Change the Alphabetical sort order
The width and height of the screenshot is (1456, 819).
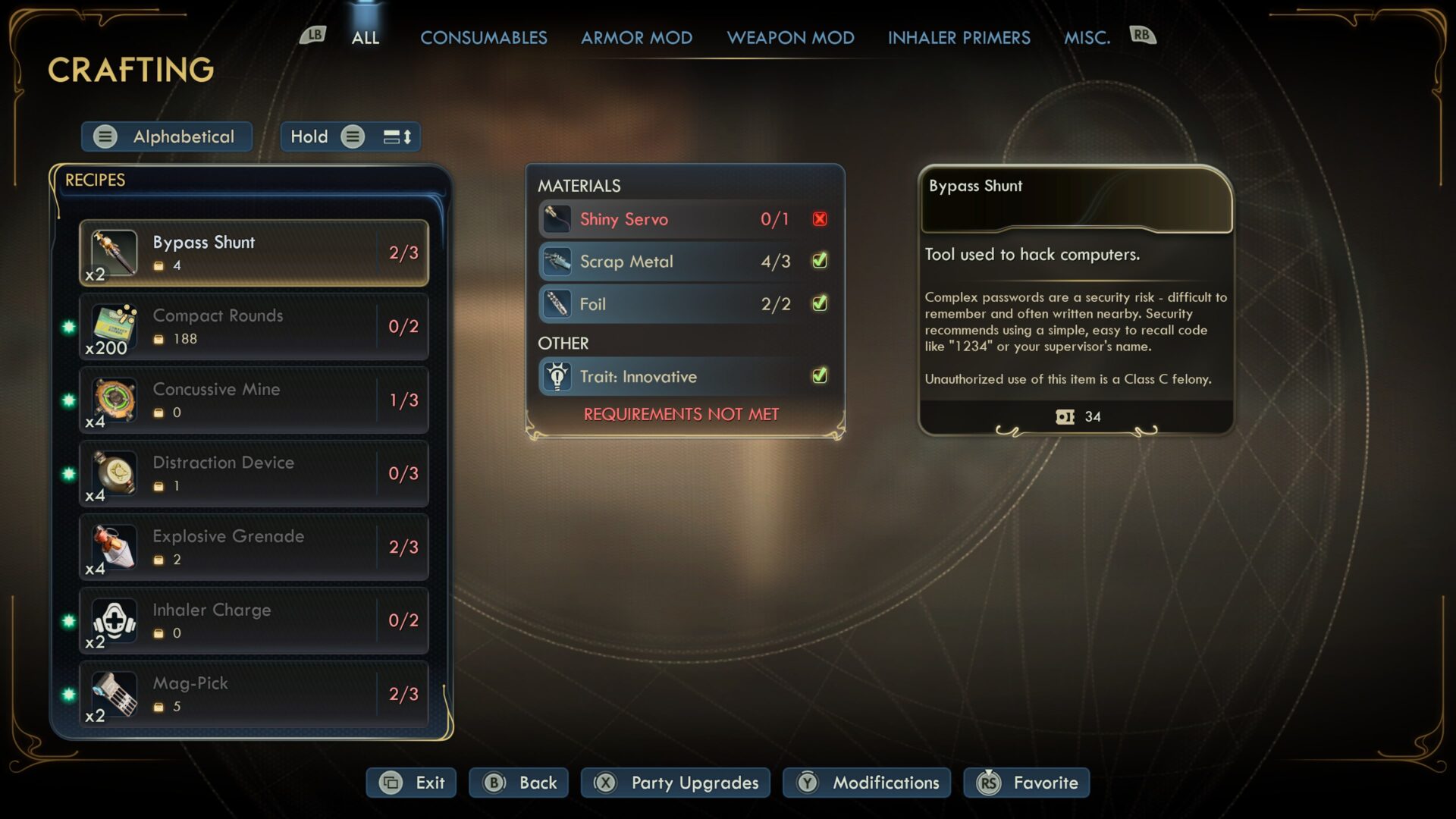point(167,136)
